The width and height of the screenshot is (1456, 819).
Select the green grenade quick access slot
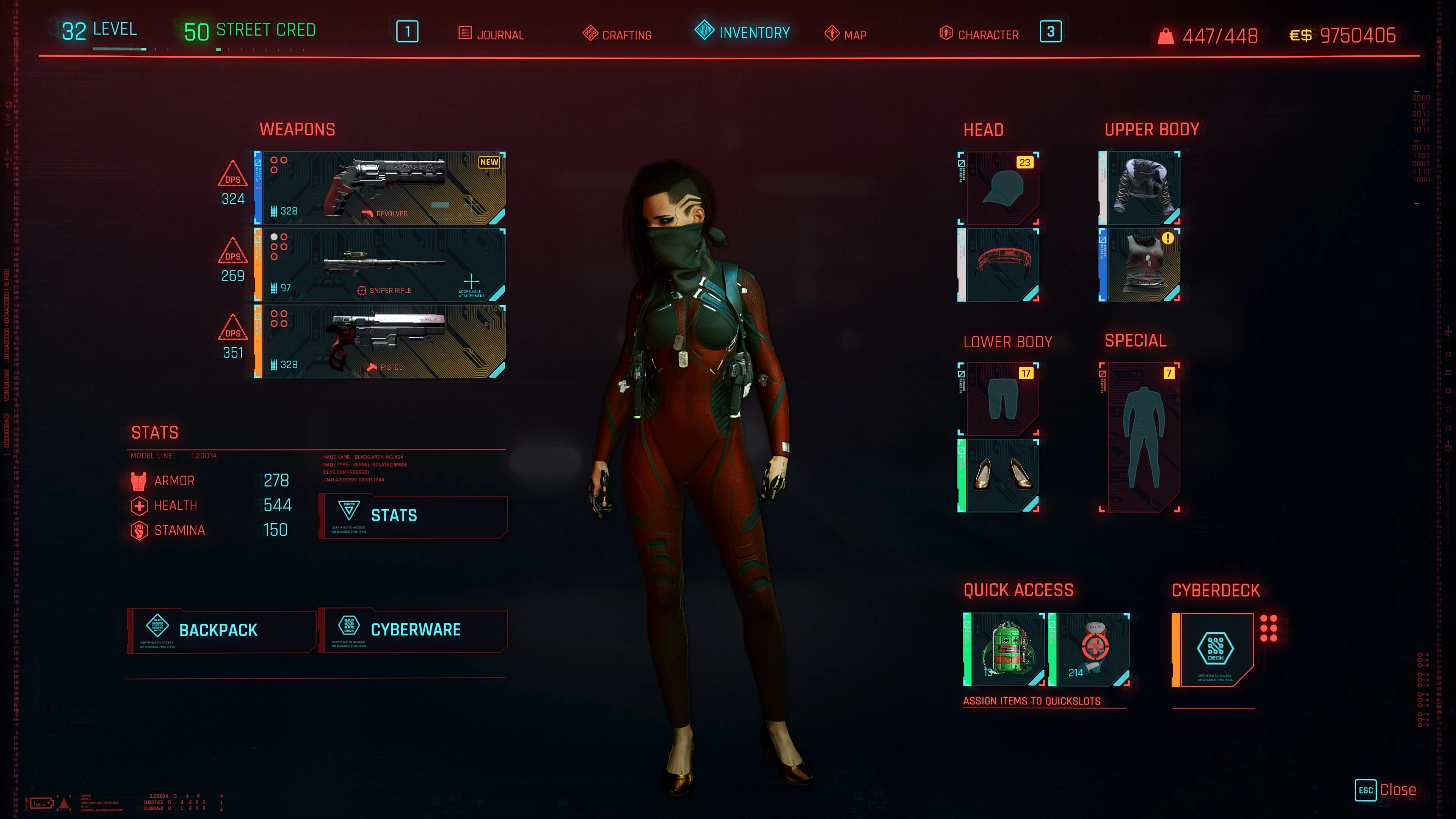point(1004,650)
